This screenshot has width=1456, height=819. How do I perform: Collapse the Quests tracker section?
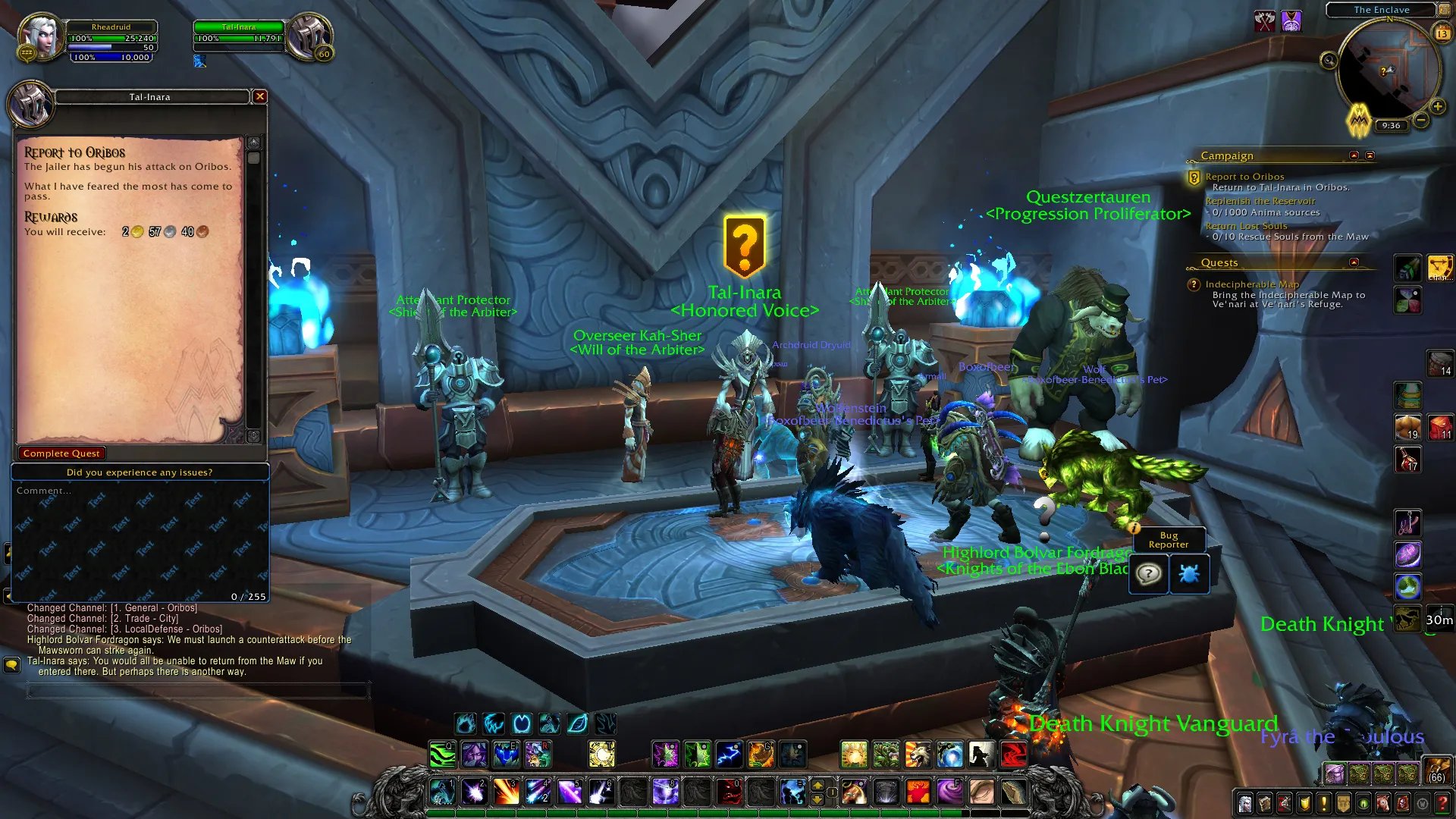(x=1354, y=262)
